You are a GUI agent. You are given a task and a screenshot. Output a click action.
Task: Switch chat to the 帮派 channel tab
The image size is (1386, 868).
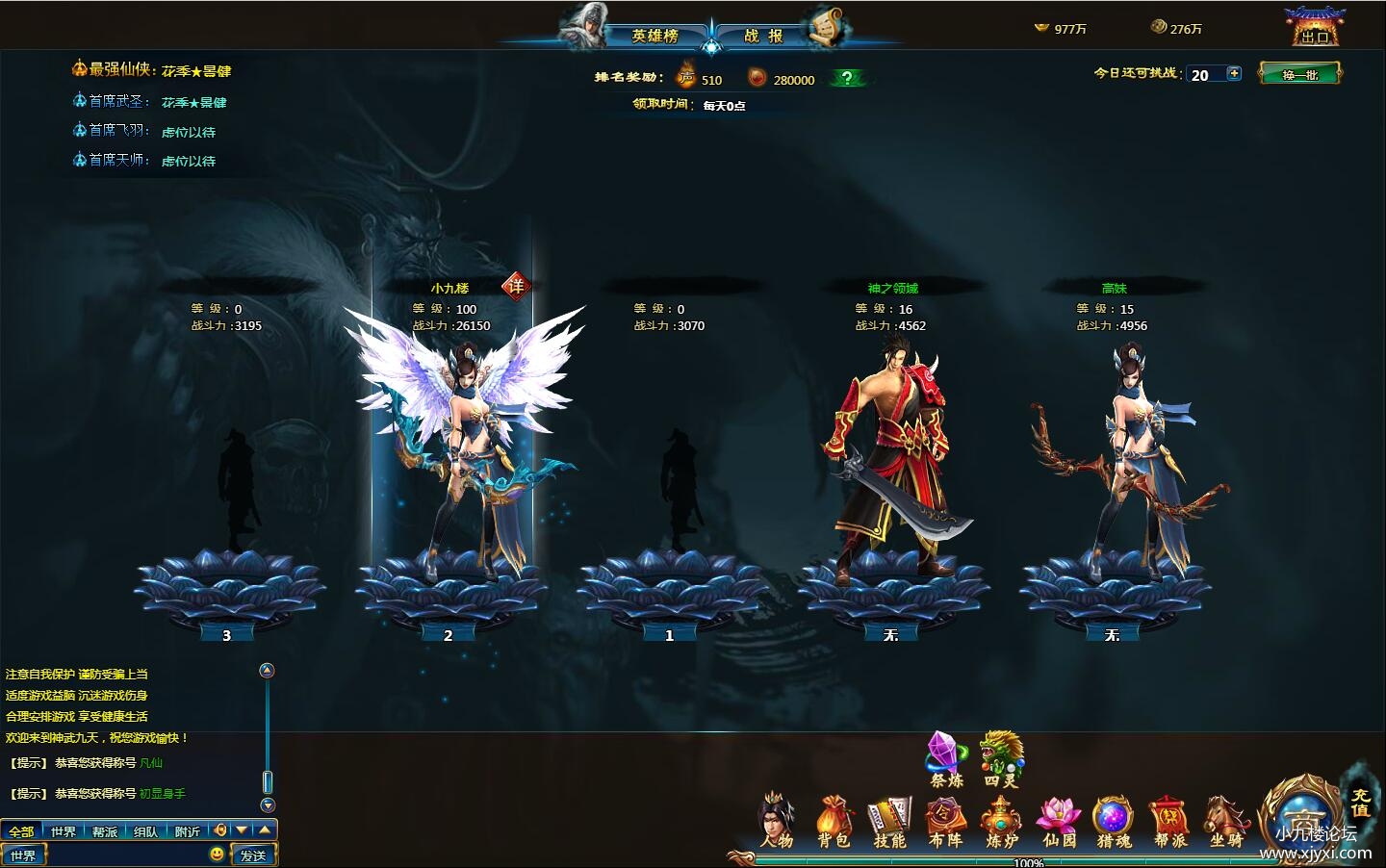[x=105, y=831]
